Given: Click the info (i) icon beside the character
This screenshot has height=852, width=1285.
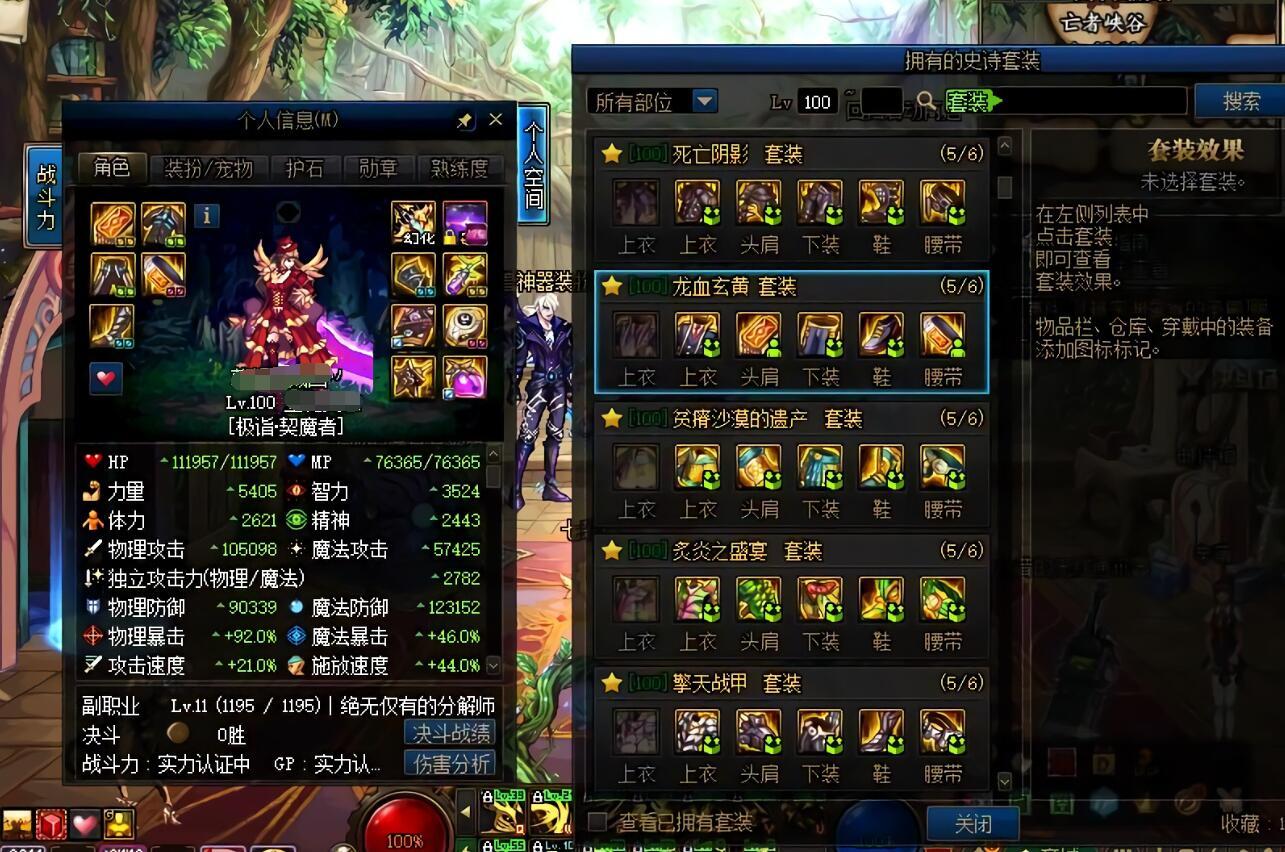Looking at the screenshot, I should coord(207,215).
